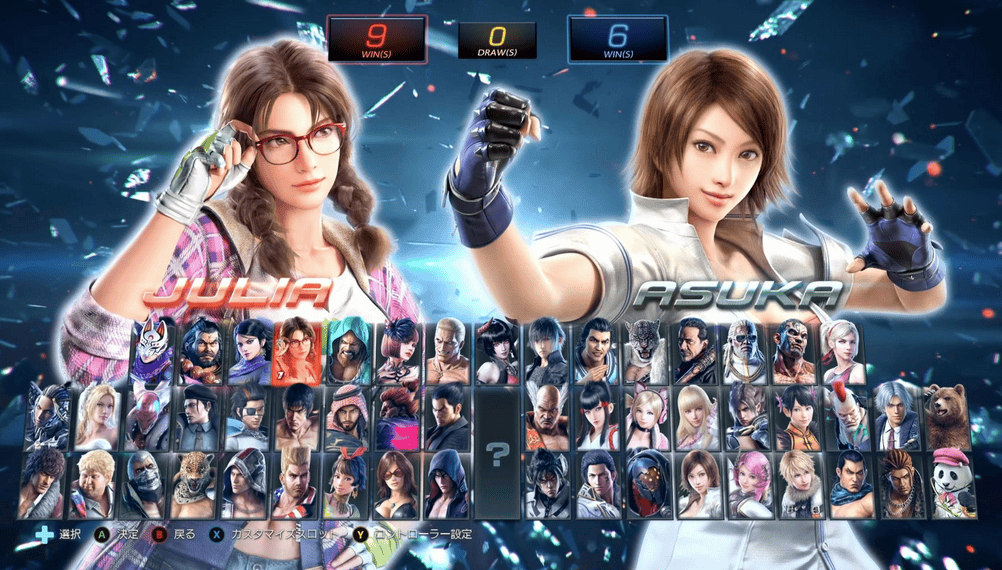
Task: Choose Negan holding his baseball bat
Action: coord(695,351)
